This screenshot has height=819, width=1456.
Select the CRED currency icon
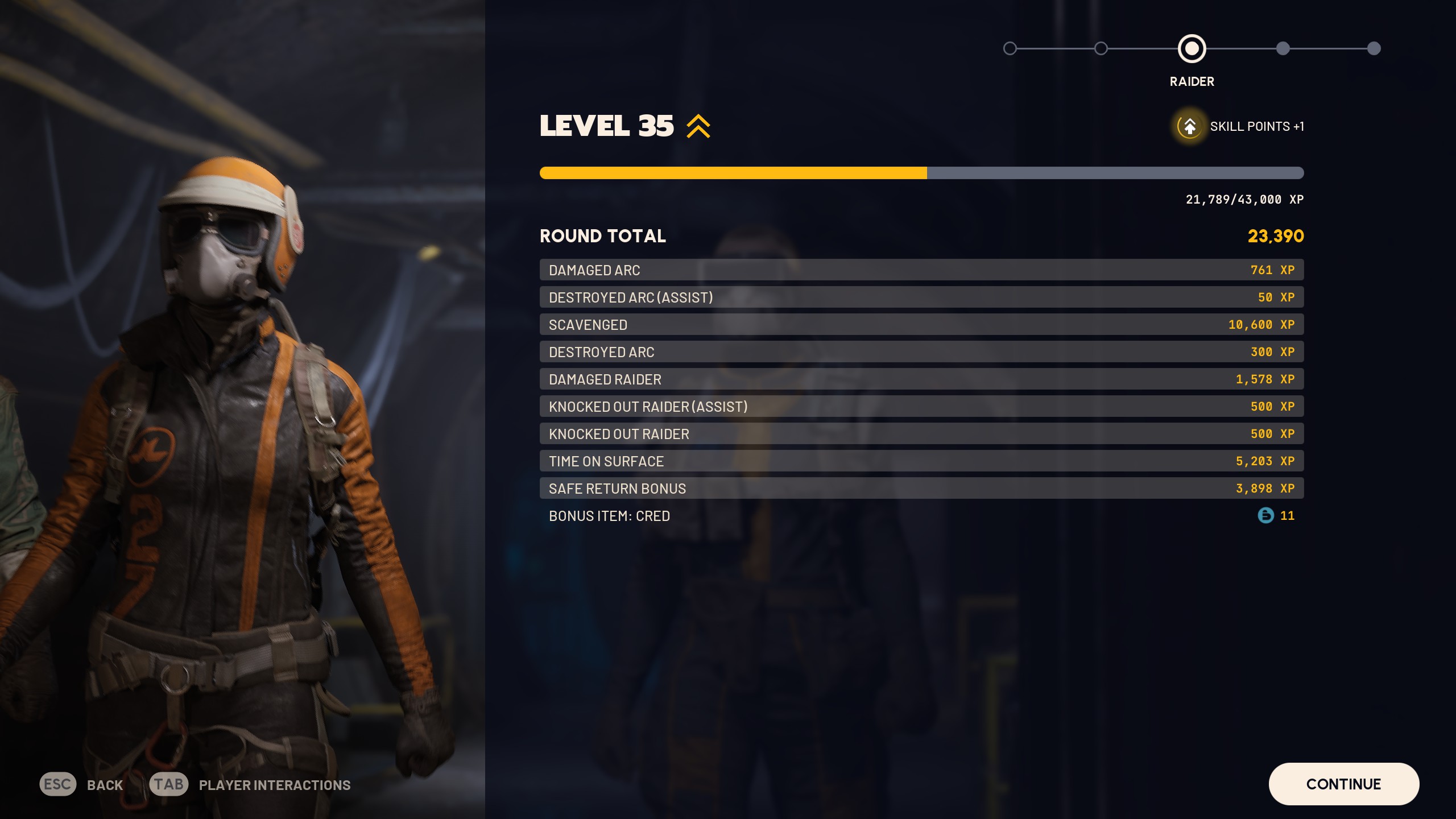1265,516
